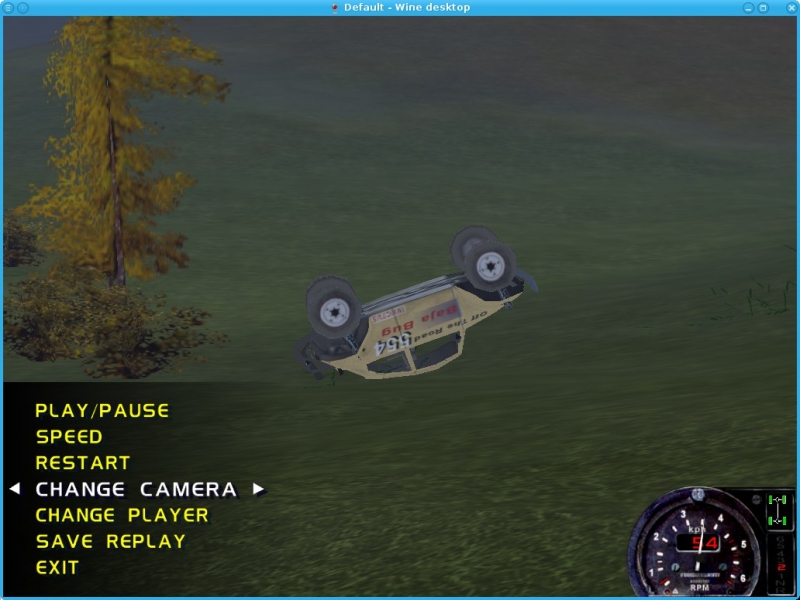Maximize the Wine desktop window

pos(763,8)
